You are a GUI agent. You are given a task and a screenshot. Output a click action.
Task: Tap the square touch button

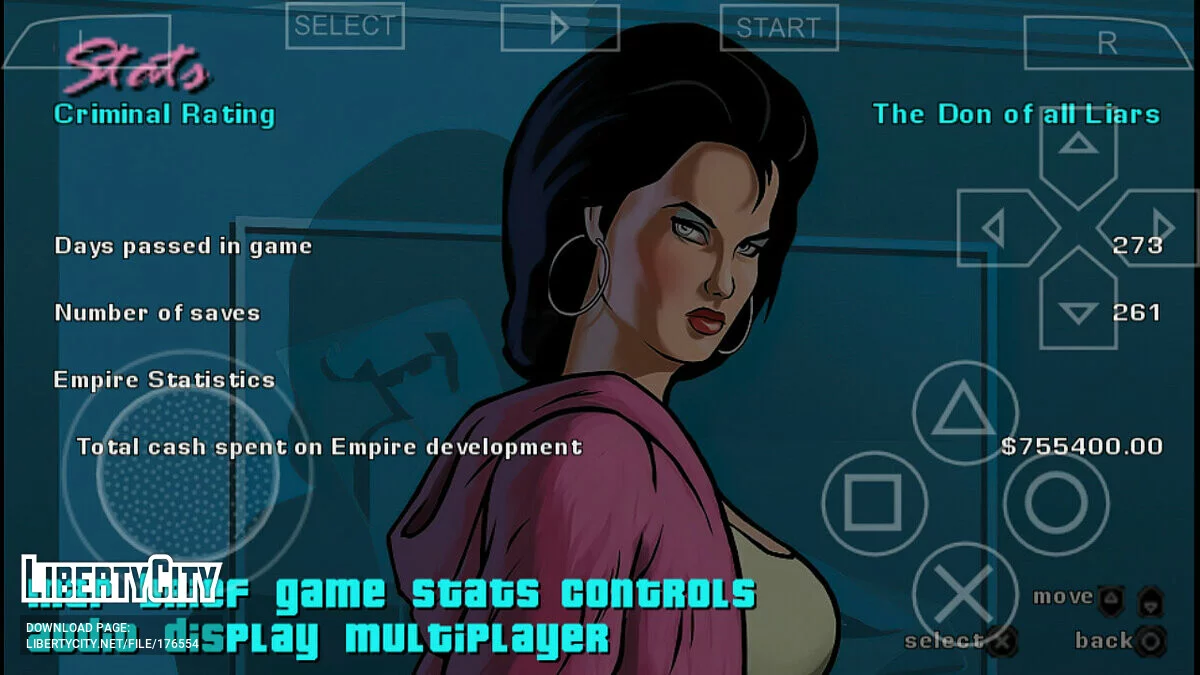coord(873,502)
